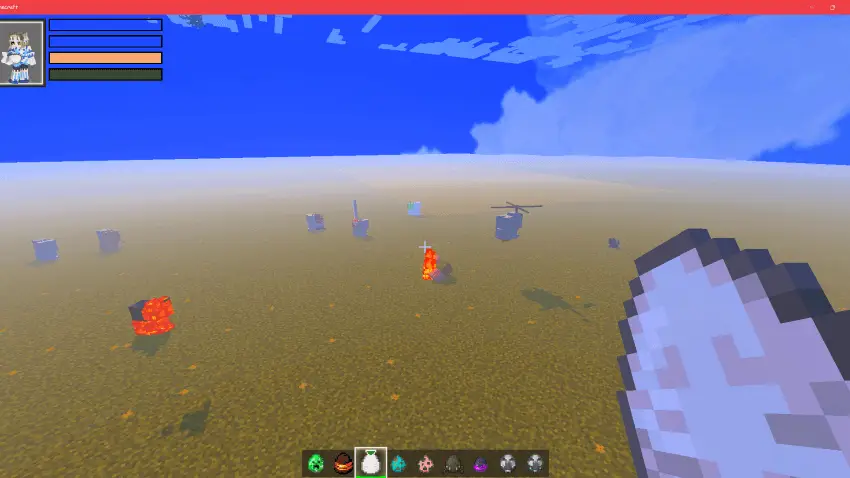The width and height of the screenshot is (850, 478).
Task: Pick the pink spotted egg slot
Action: click(425, 463)
